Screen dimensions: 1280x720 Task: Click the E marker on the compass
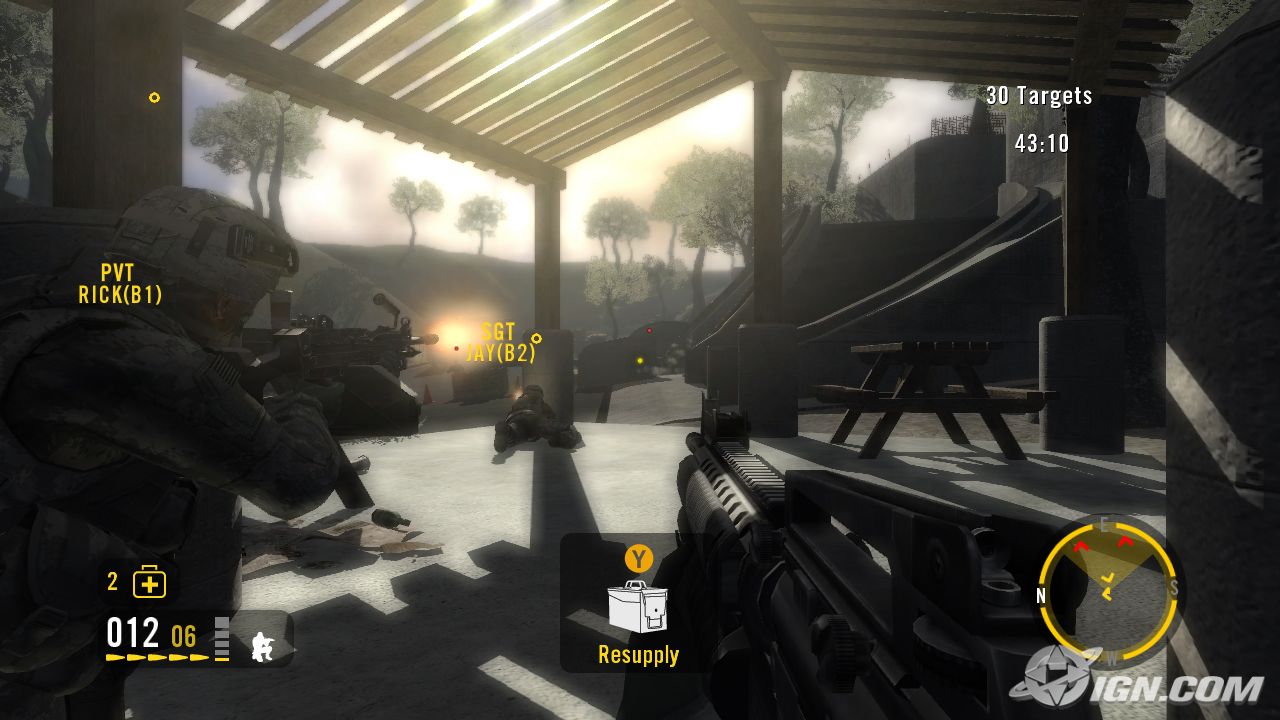click(x=1104, y=522)
